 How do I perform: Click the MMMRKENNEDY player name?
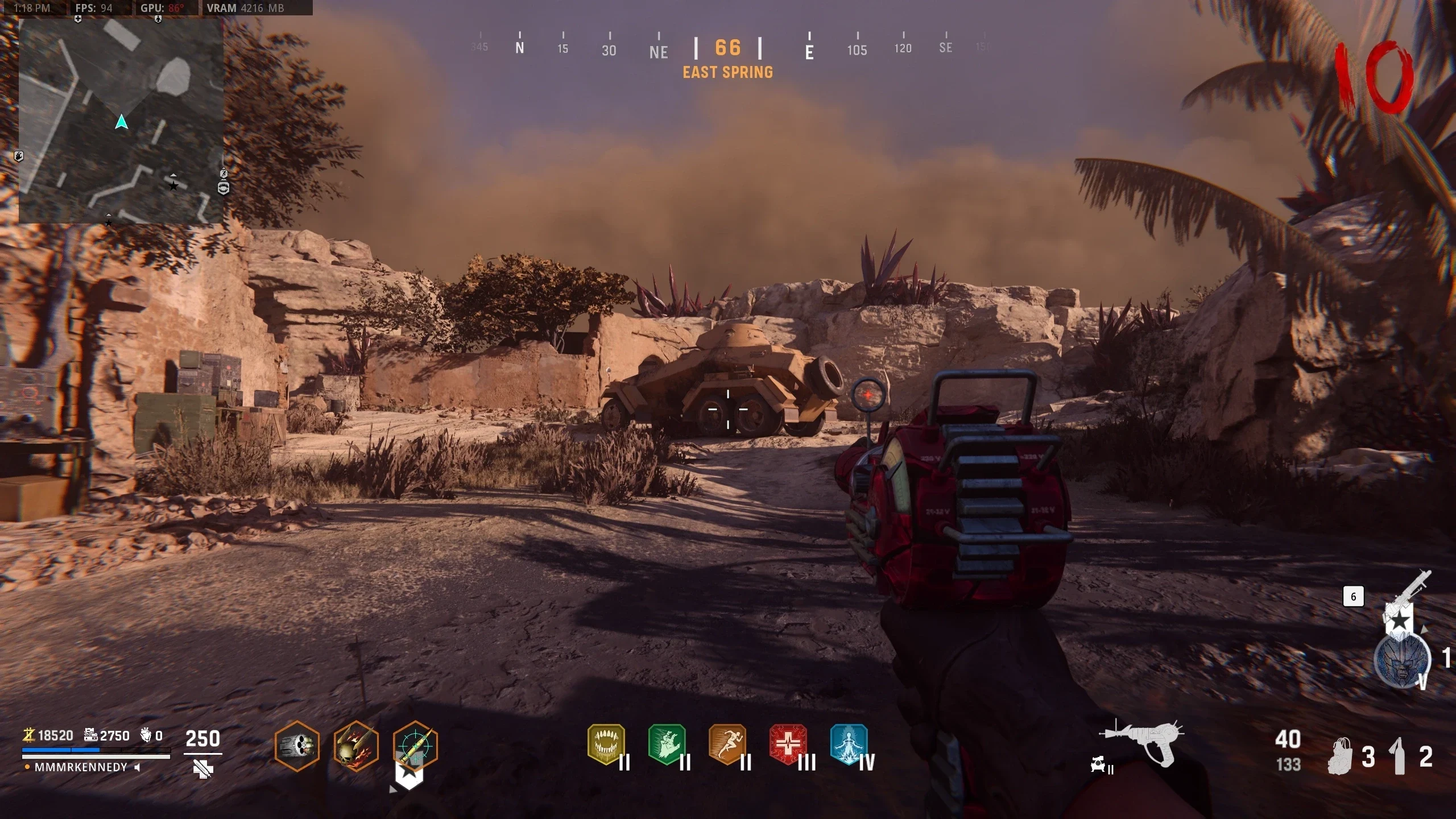pyautogui.click(x=81, y=767)
